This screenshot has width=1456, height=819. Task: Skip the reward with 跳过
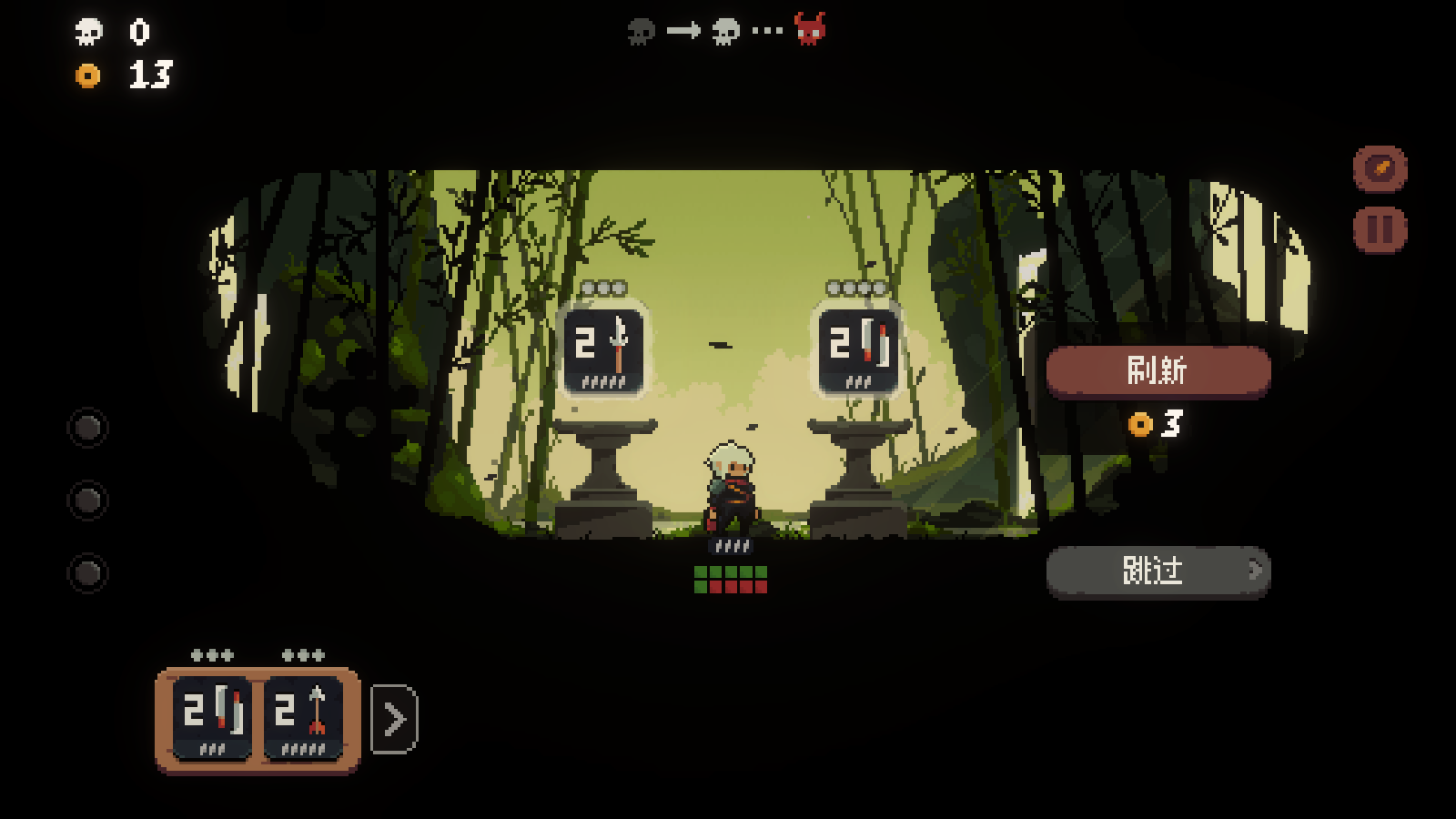click(1158, 571)
